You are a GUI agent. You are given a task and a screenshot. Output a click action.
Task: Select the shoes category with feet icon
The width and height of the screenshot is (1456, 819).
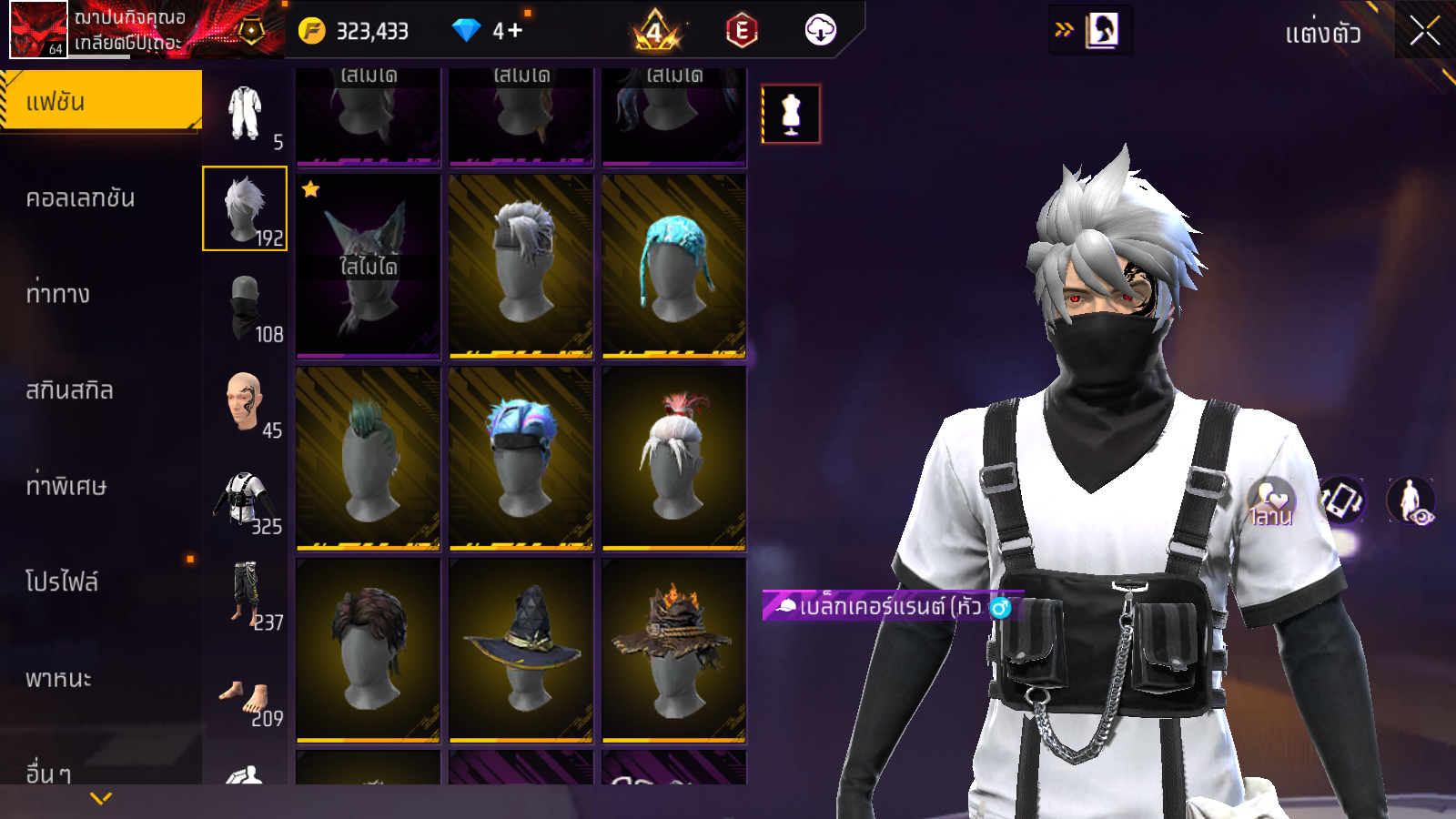[x=245, y=699]
